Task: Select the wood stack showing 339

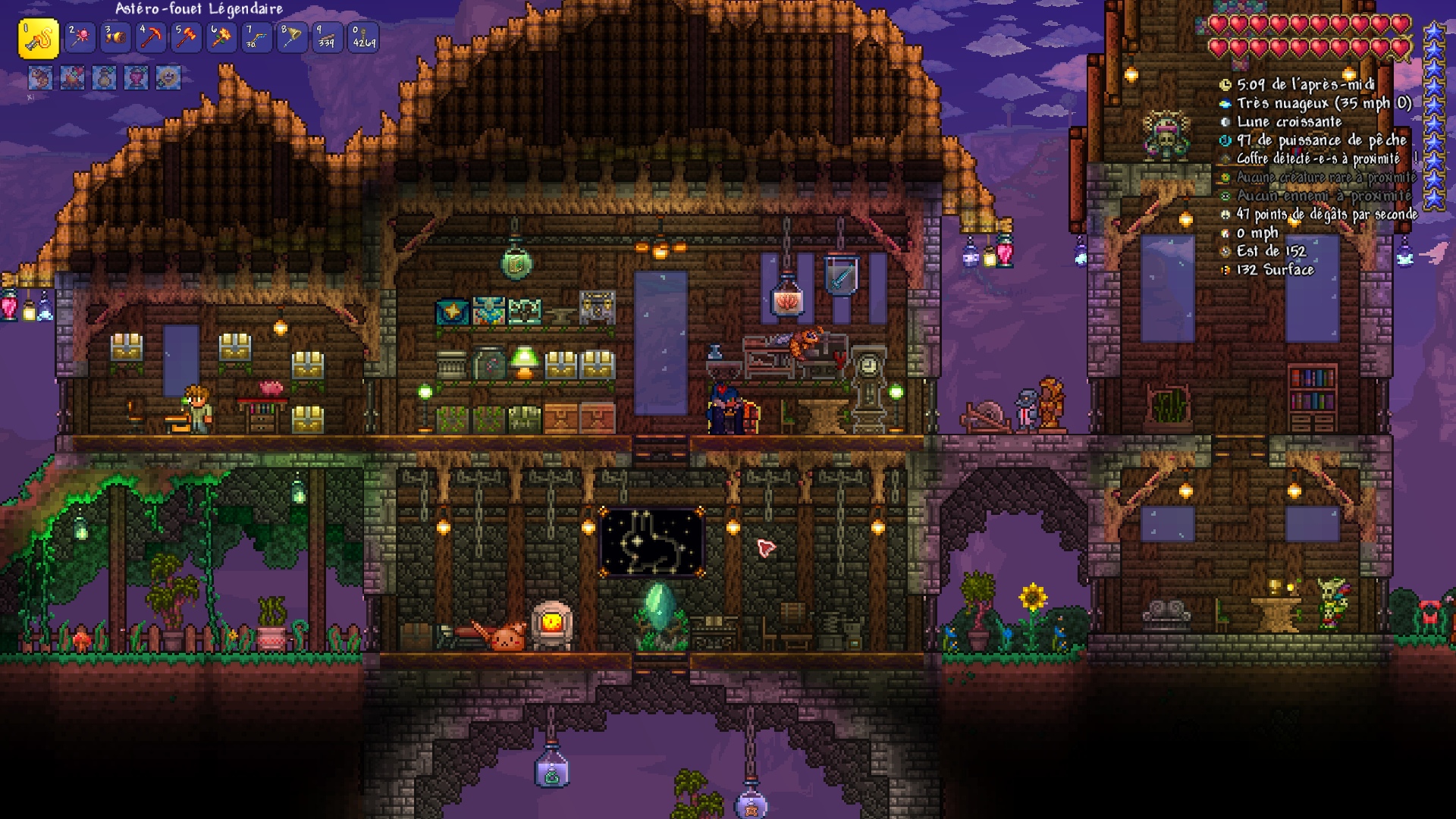Action: (x=327, y=38)
